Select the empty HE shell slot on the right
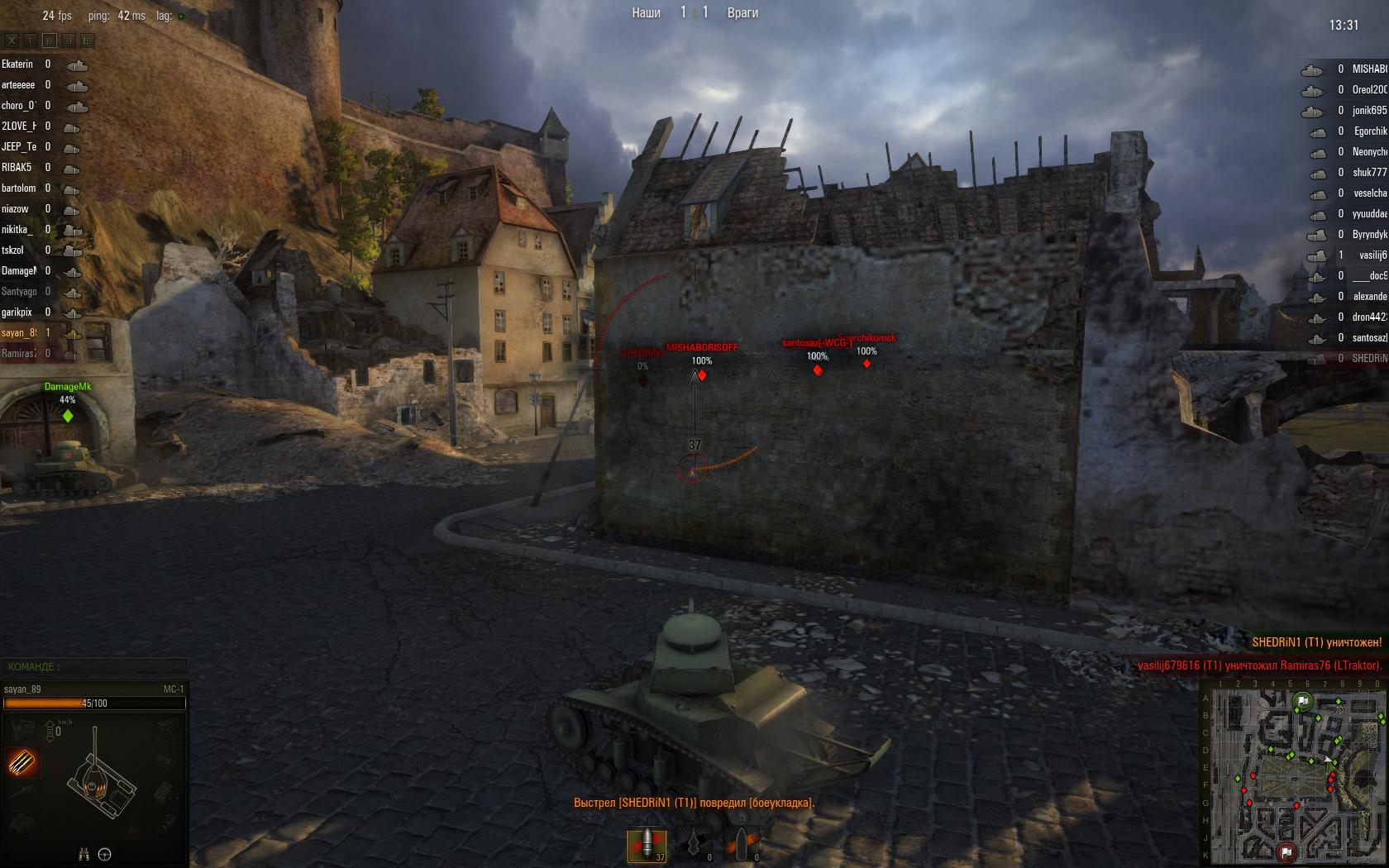The image size is (1389, 868). 742,845
